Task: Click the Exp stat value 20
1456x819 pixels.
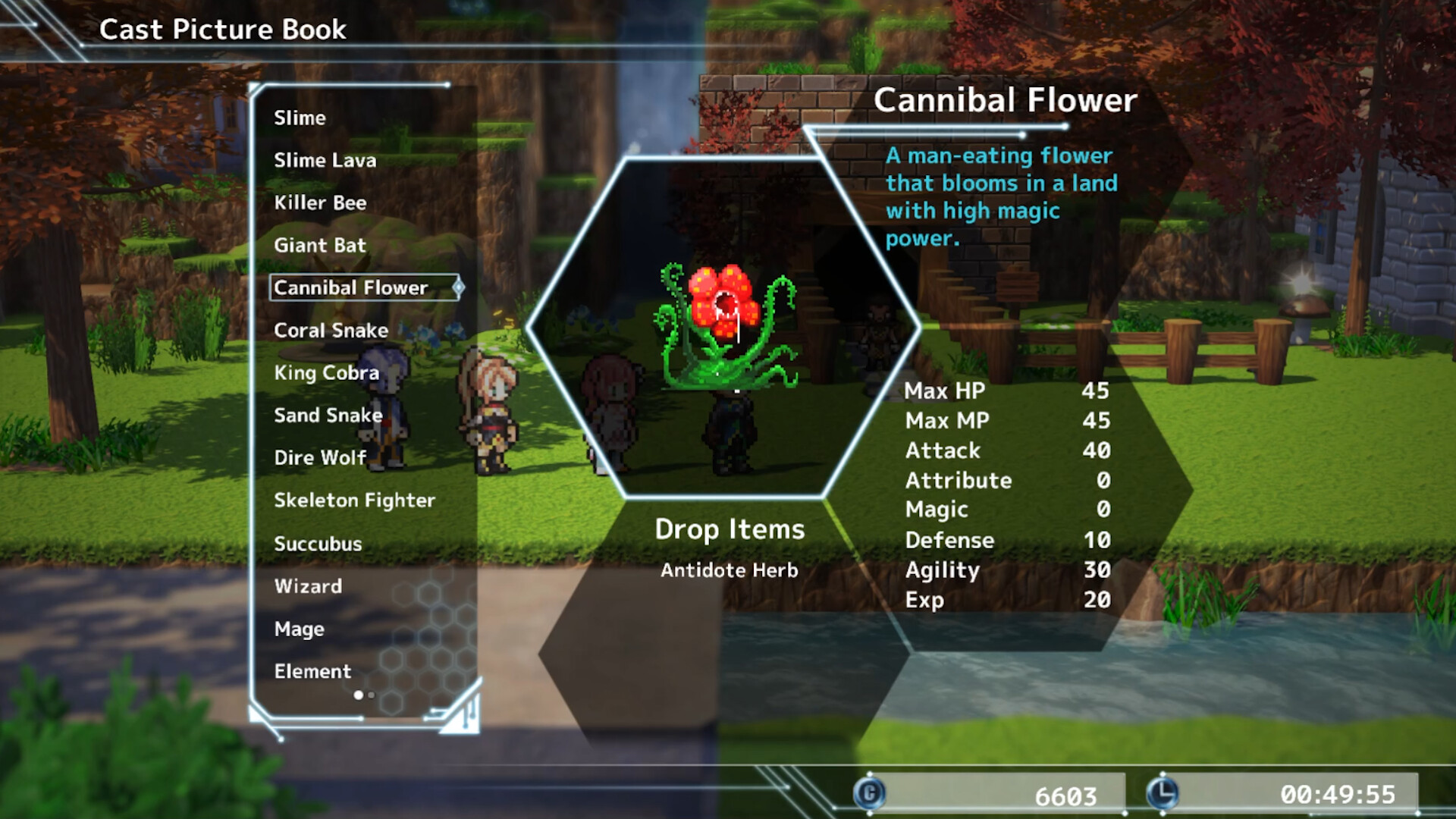Action: coord(1099,599)
